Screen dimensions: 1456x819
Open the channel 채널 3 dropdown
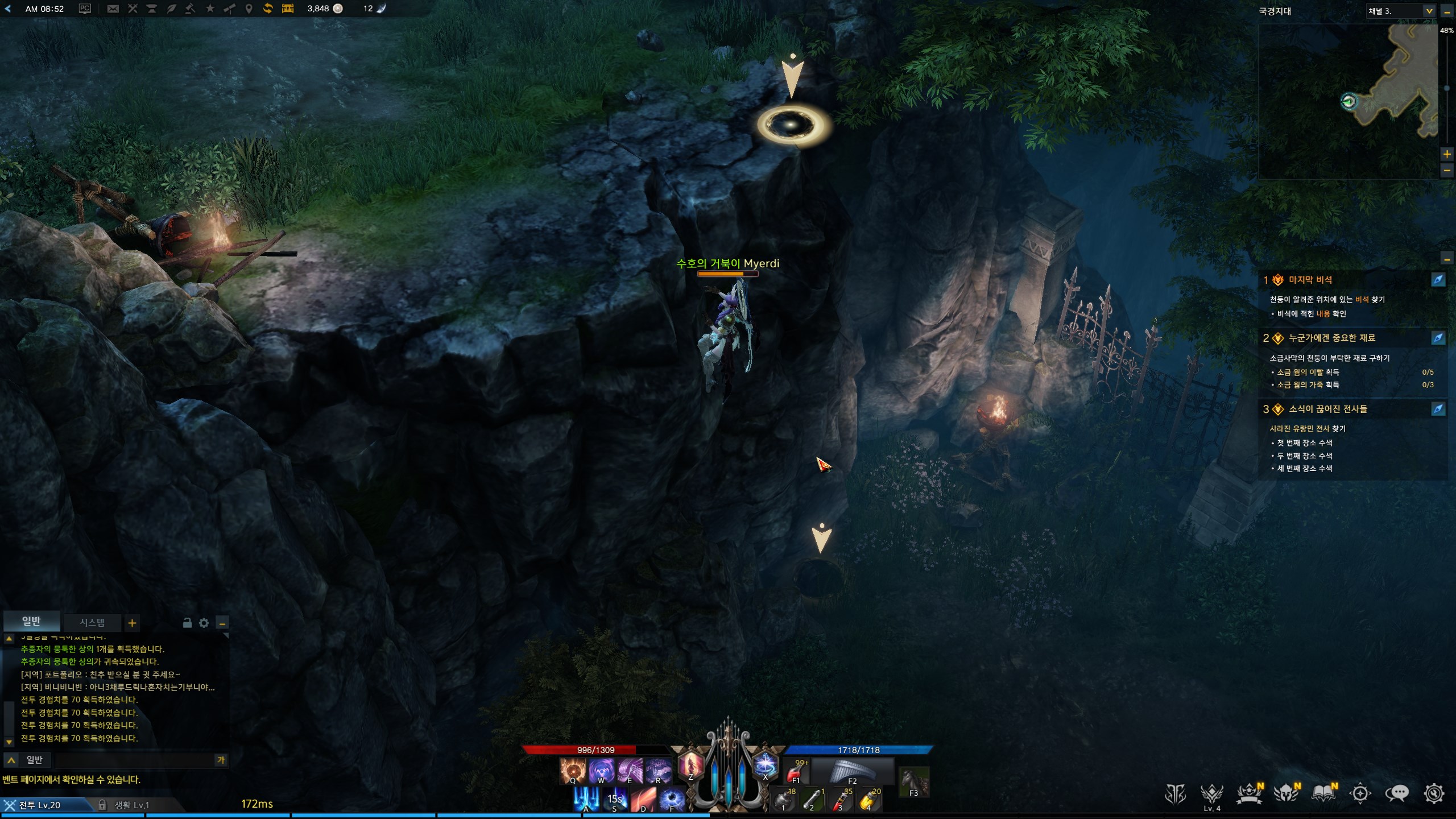point(1429,11)
